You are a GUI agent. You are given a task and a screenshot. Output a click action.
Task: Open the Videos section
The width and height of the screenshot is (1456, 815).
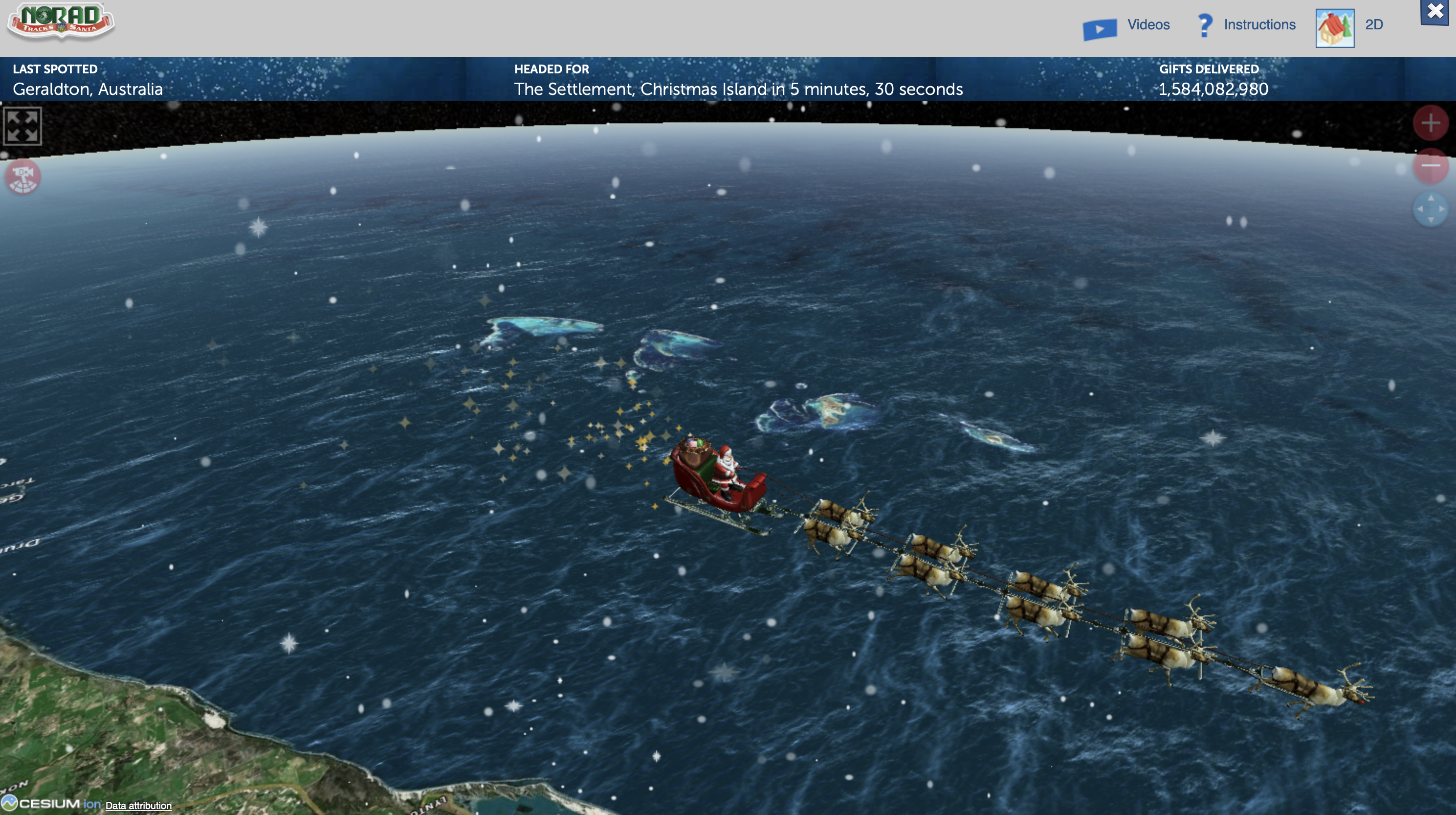(x=1126, y=26)
